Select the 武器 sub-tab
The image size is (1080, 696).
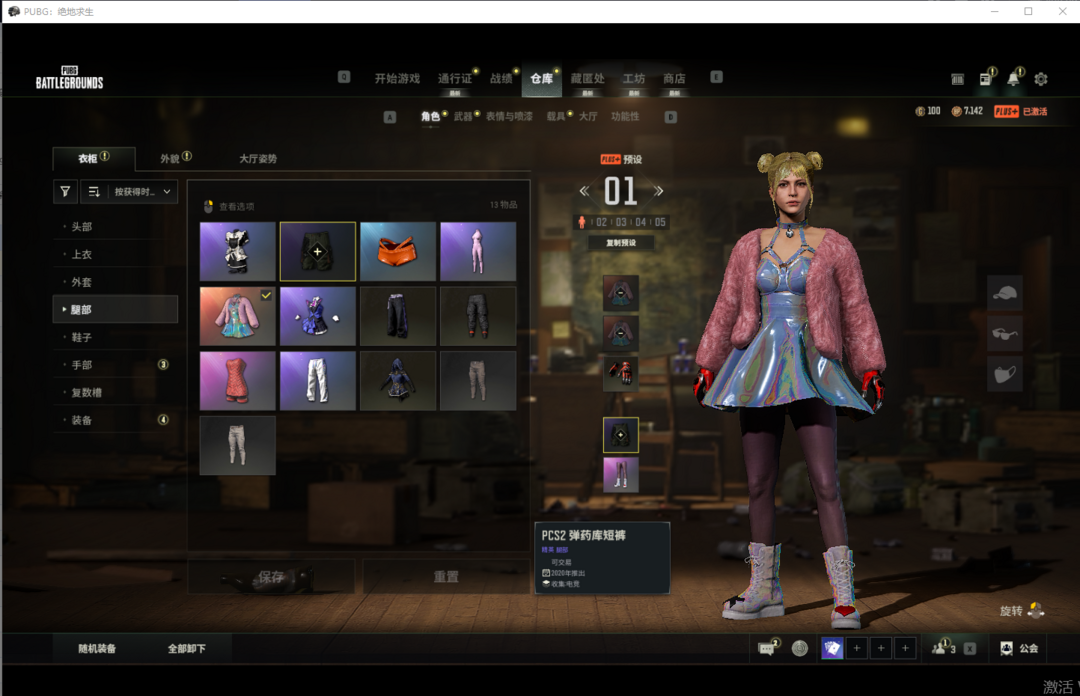pos(463,117)
